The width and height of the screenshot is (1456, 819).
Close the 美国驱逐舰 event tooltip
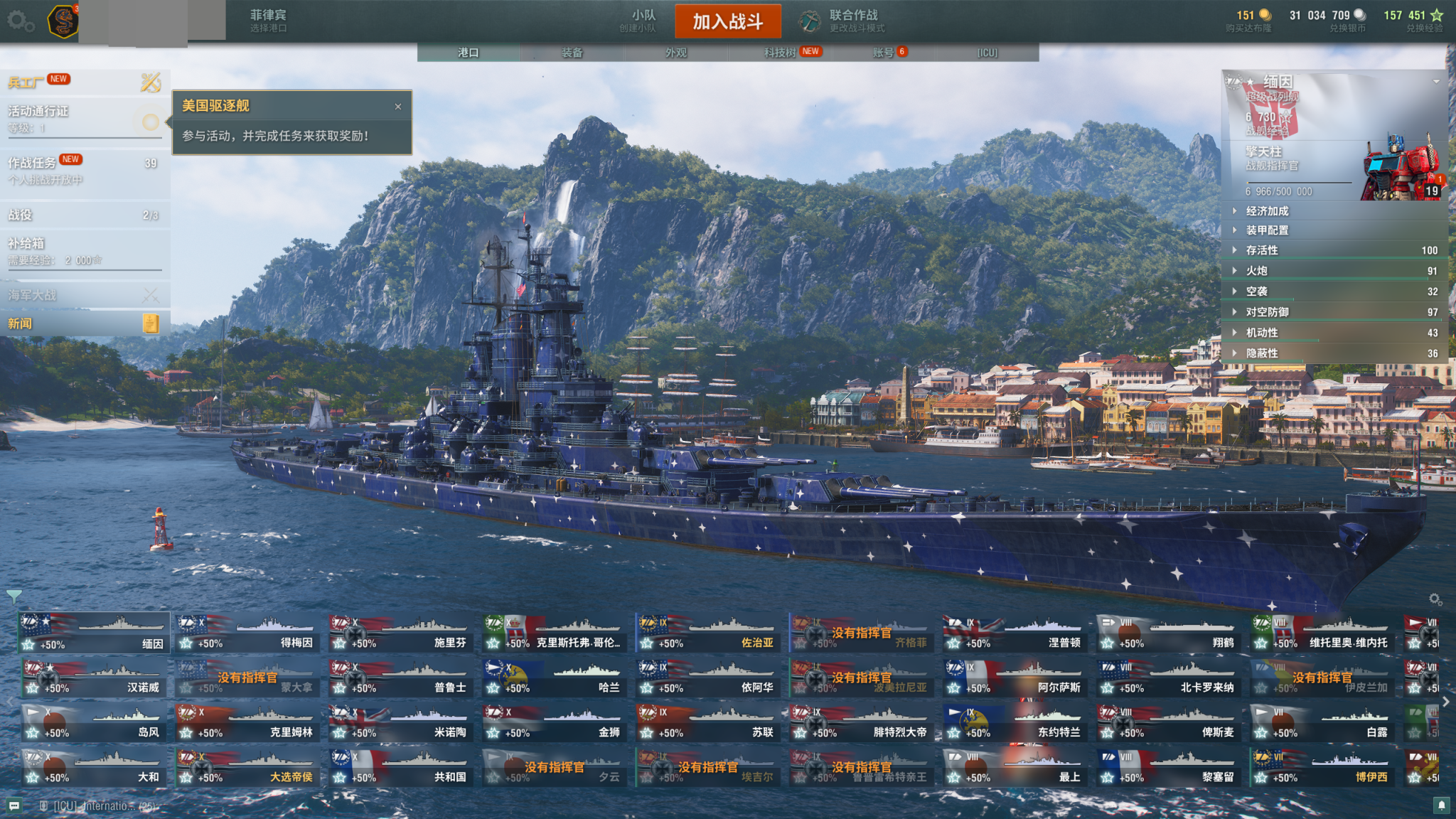tap(398, 107)
